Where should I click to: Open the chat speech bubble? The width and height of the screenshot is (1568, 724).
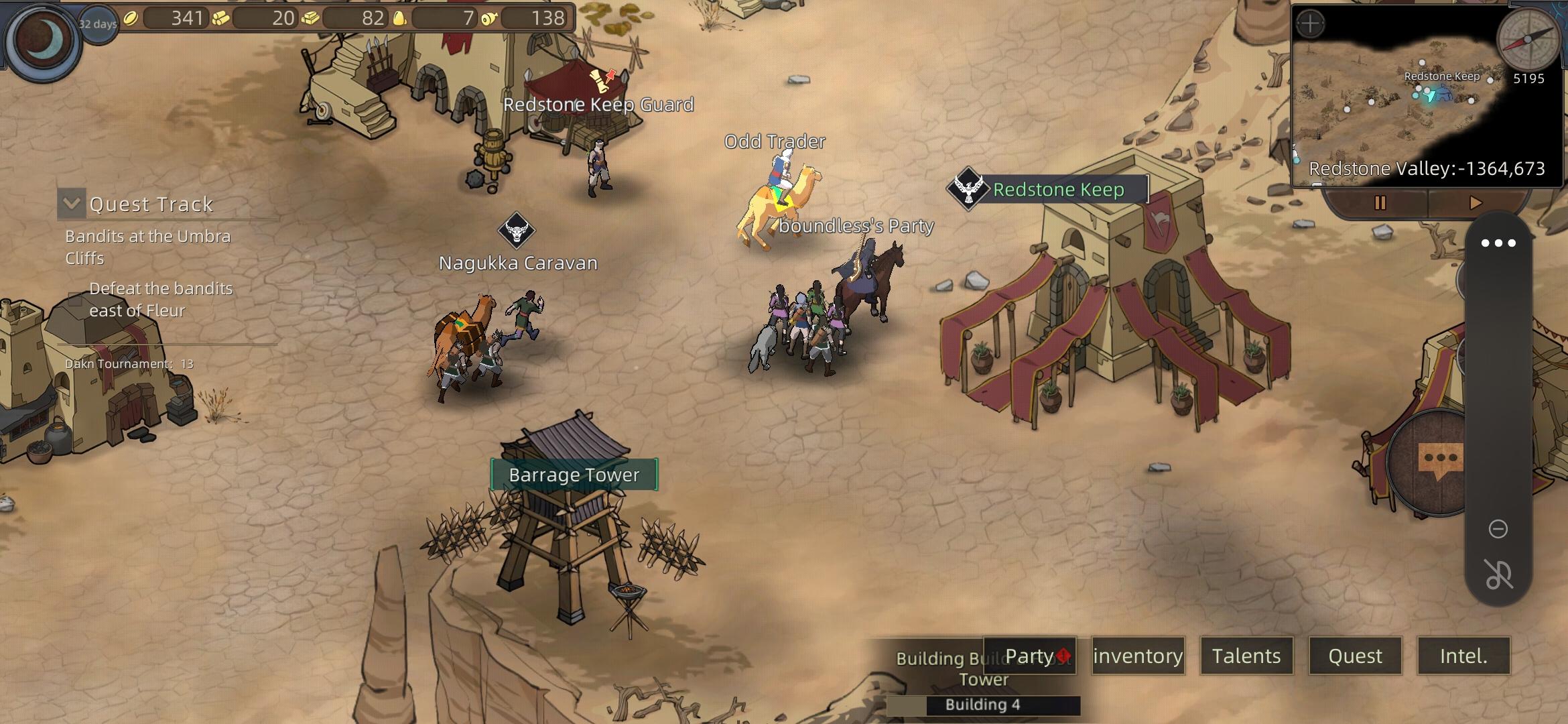tap(1440, 461)
